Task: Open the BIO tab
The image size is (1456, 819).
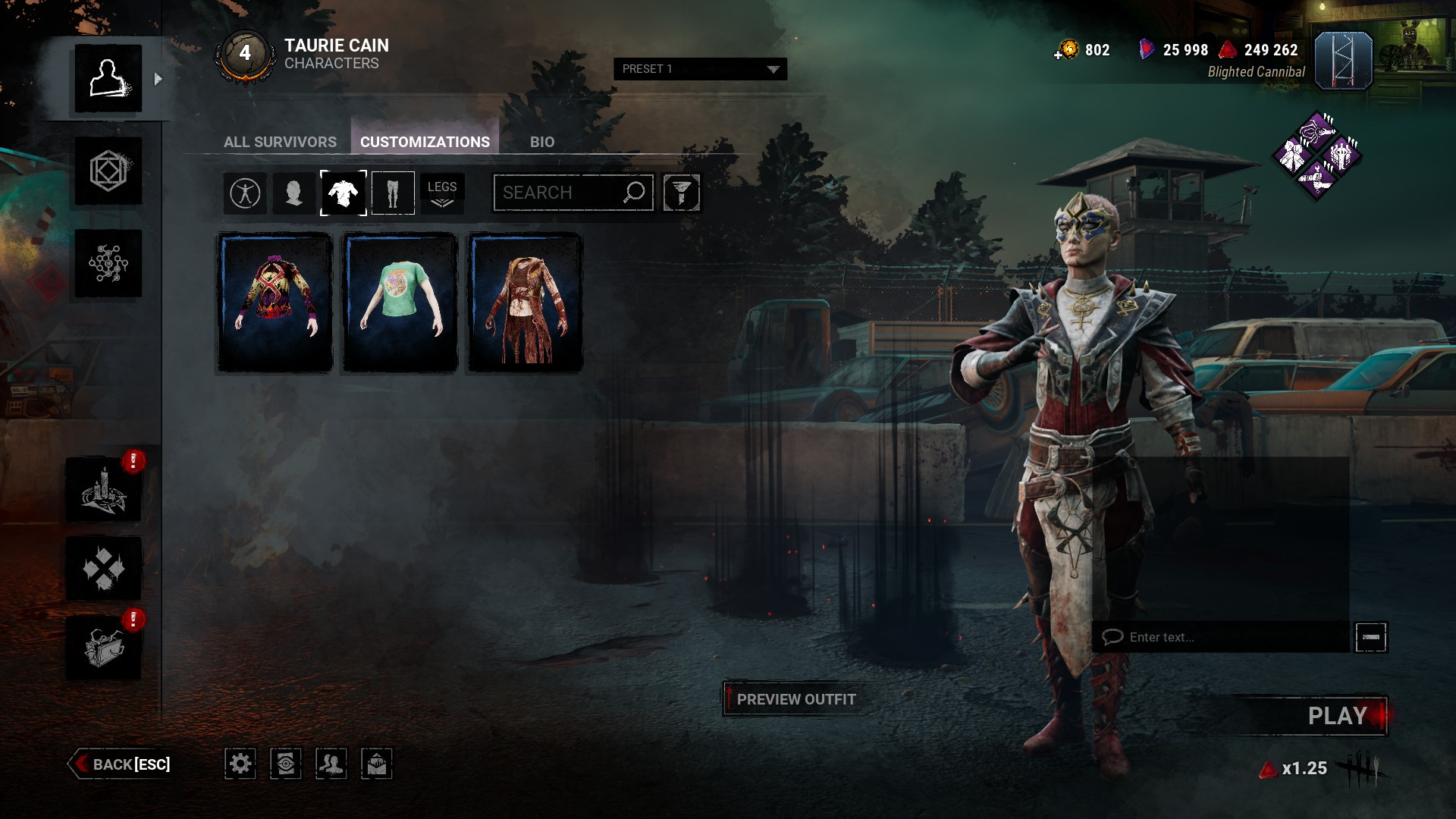Action: [541, 142]
